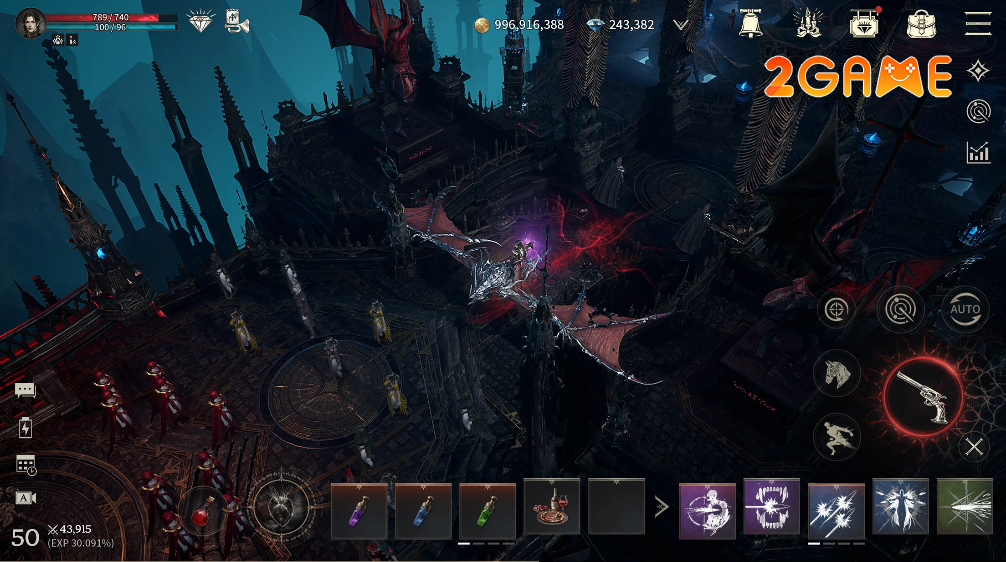The image size is (1006, 562).
Task: Tap the bell notifications icon
Action: coord(750,23)
